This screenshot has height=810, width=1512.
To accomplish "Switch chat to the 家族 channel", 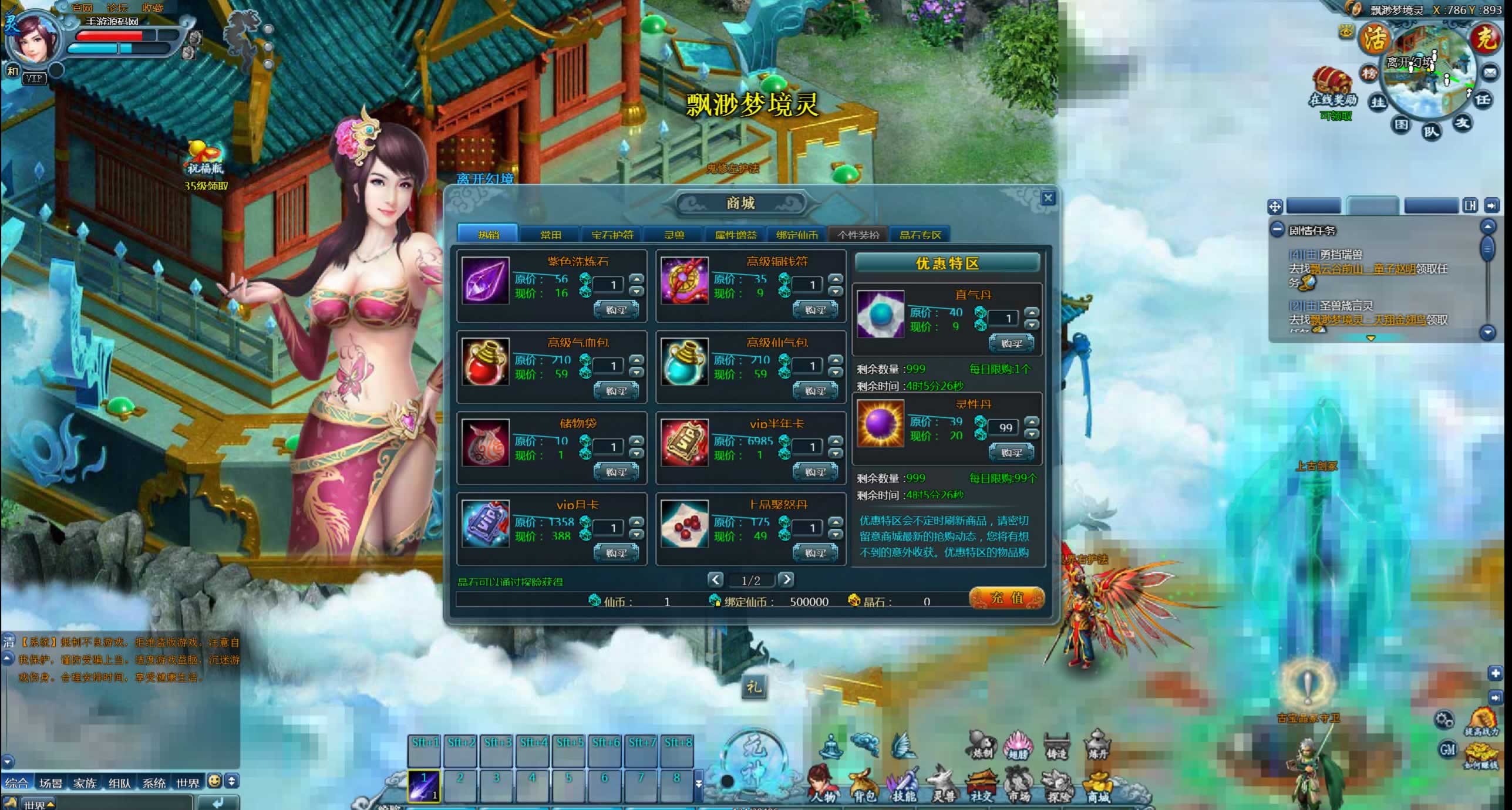I will pyautogui.click(x=85, y=782).
